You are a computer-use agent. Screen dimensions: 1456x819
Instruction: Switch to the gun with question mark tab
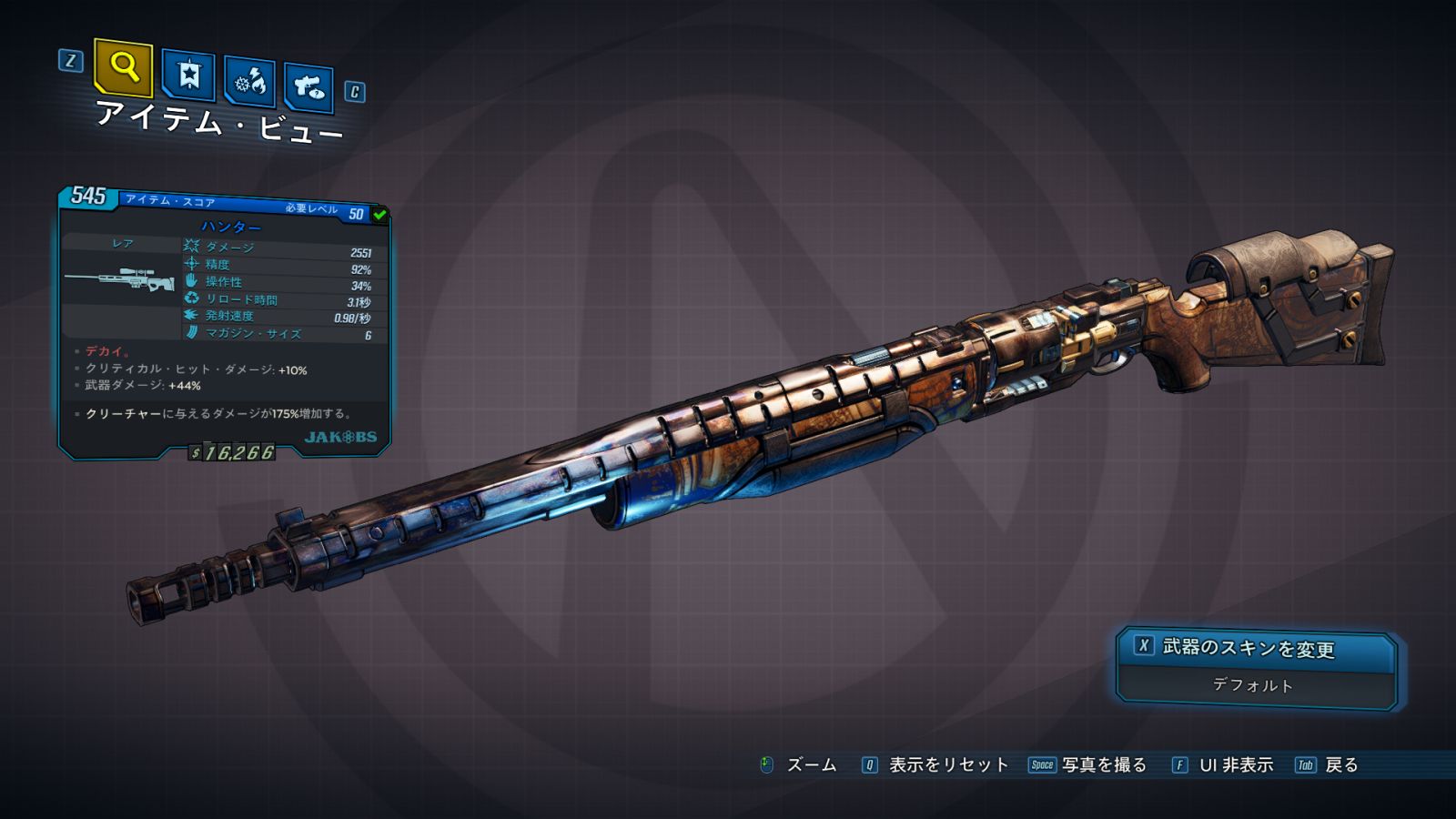[308, 87]
